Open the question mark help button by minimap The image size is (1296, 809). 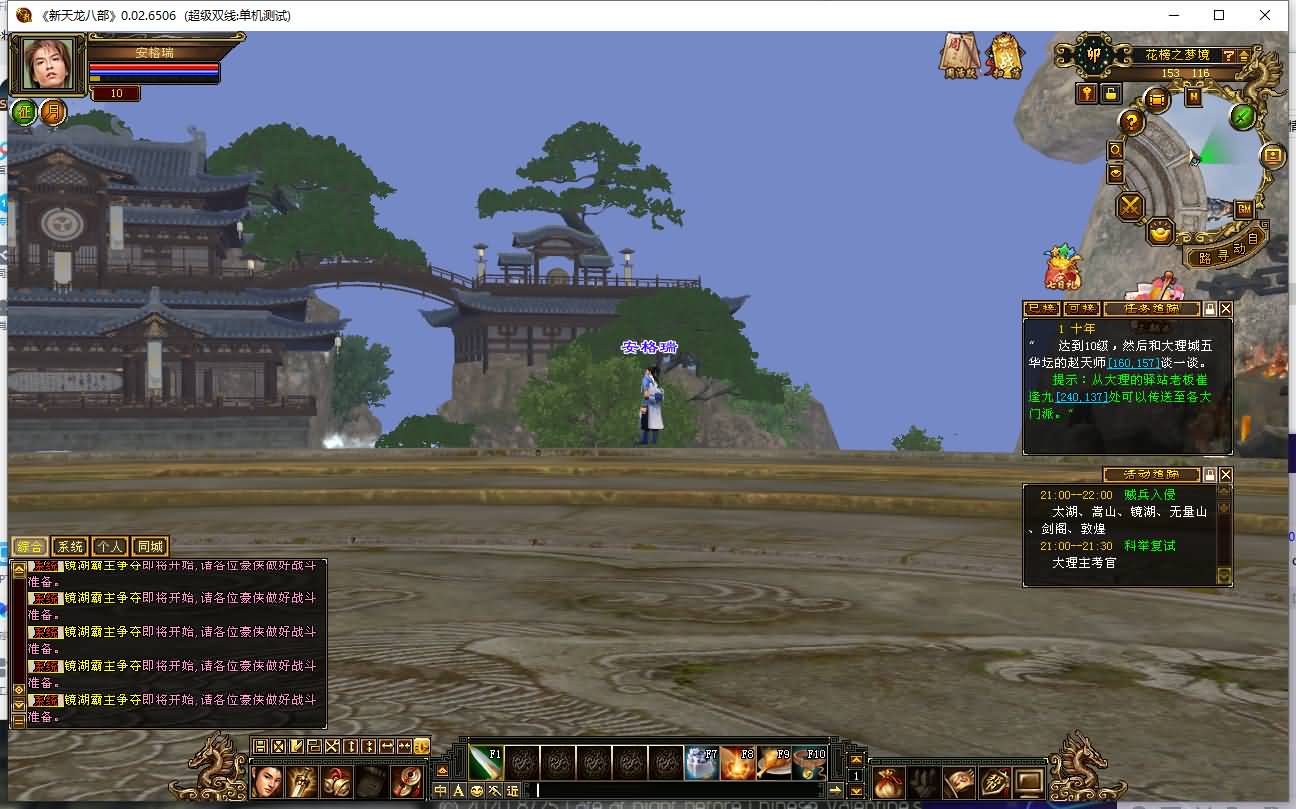[1131, 122]
